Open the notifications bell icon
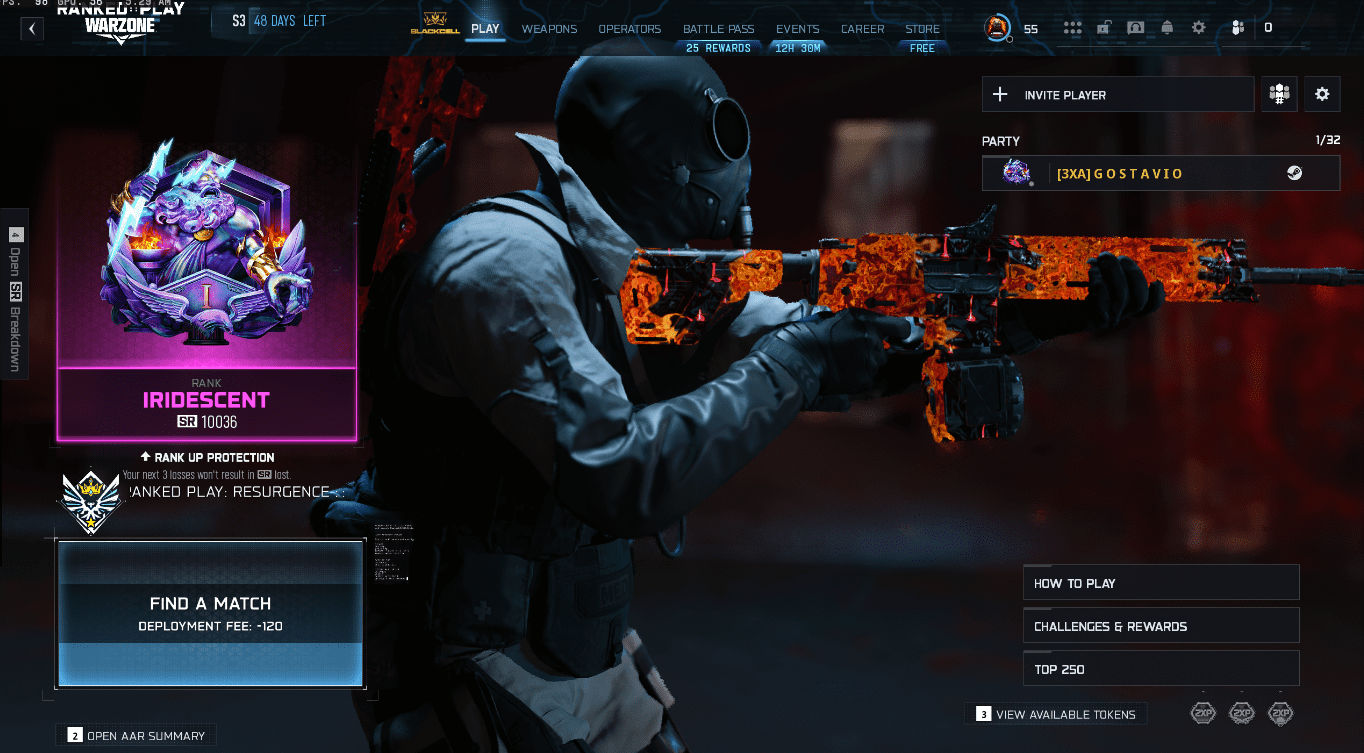This screenshot has width=1364, height=753. (1167, 28)
